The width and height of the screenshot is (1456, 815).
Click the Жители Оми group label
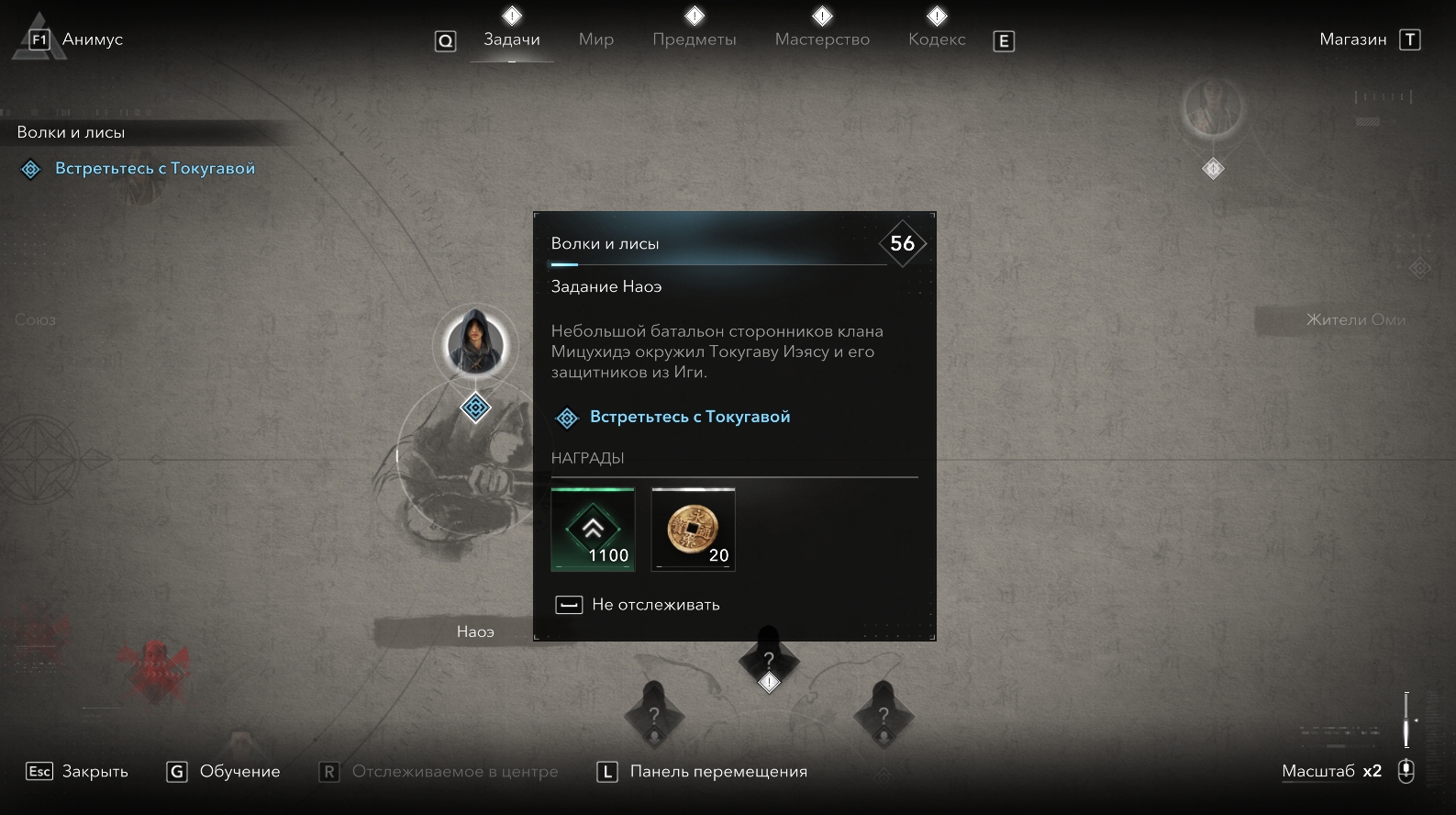pos(1355,319)
